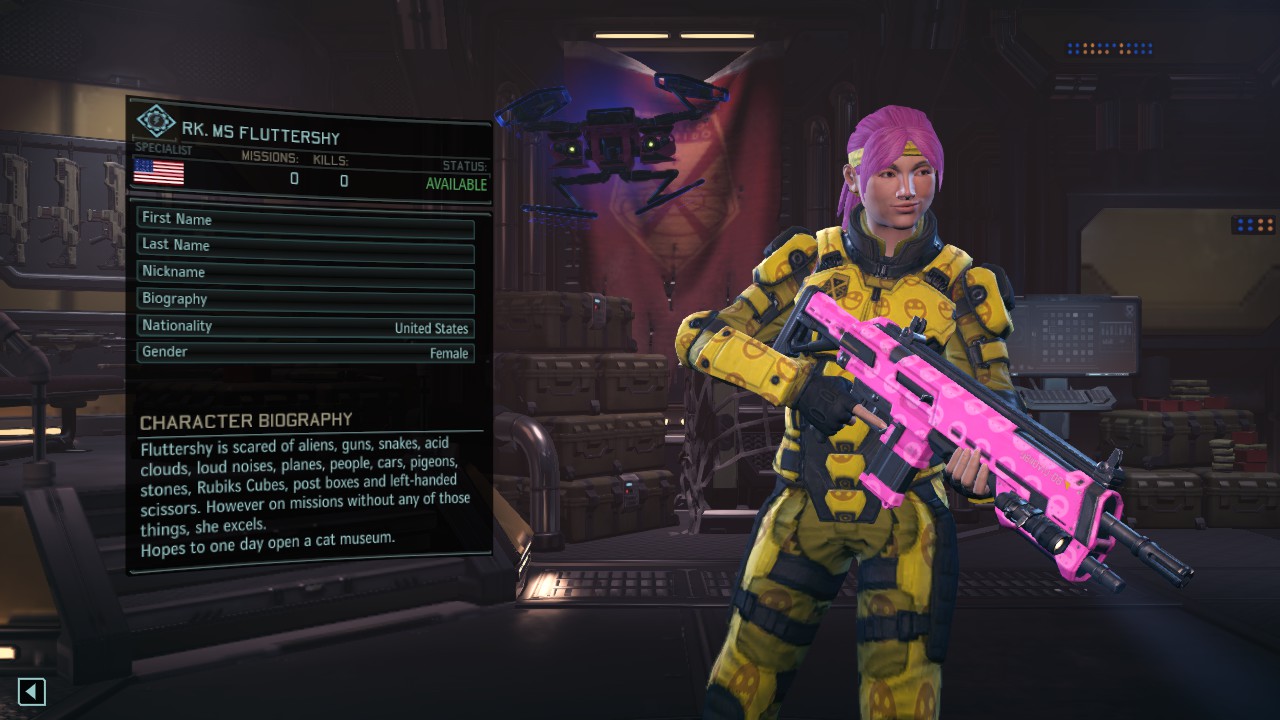Choose the Biography menu row
Screen dimensions: 1280x720
pos(305,299)
